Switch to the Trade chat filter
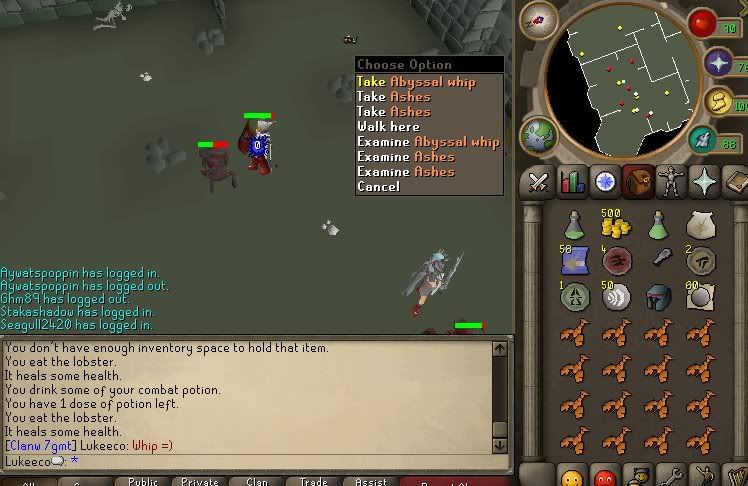Viewport: 748px width, 486px height. click(x=314, y=481)
